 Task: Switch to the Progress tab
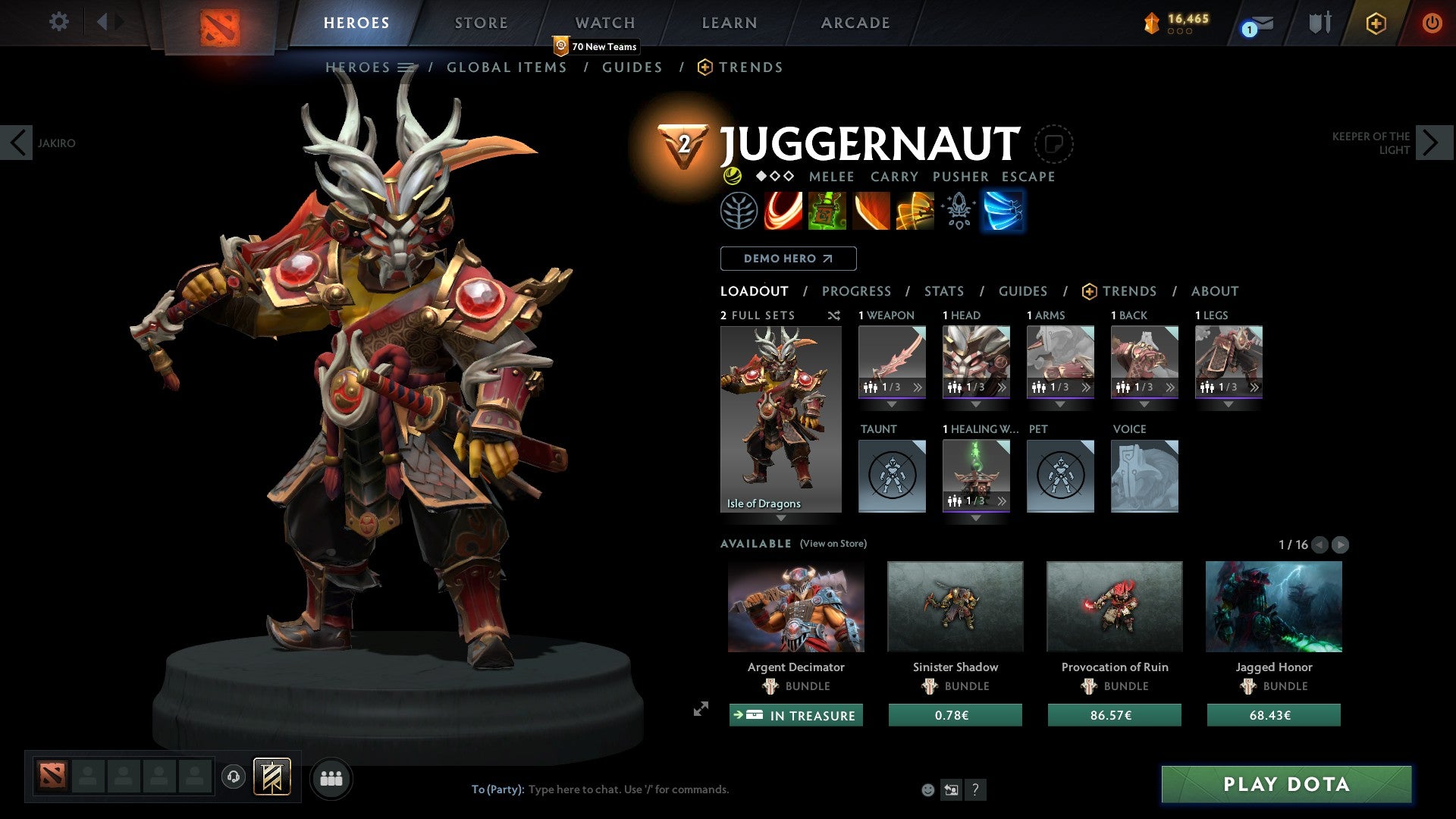coord(857,290)
